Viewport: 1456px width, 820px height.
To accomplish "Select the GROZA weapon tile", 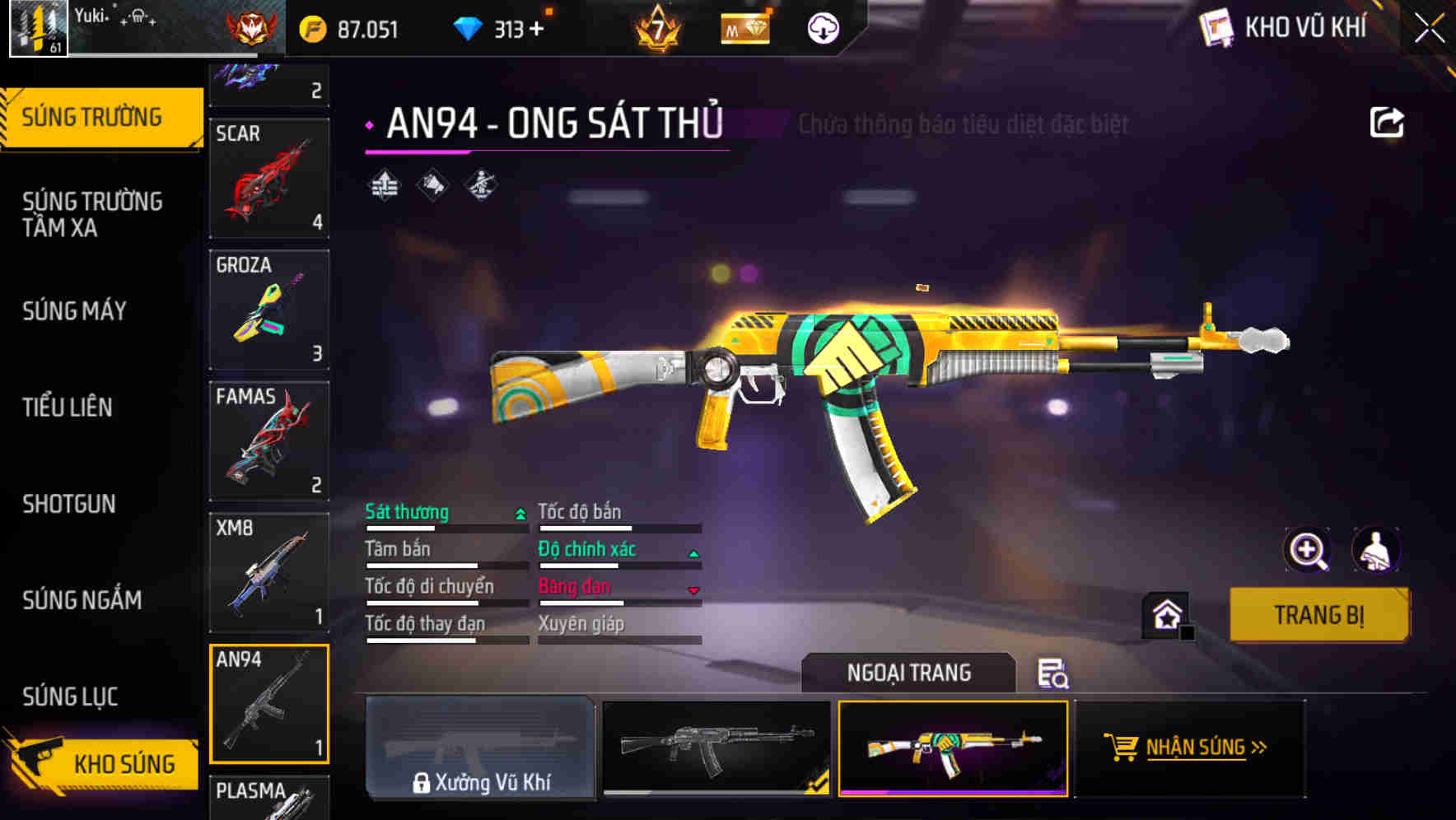I will pos(269,310).
